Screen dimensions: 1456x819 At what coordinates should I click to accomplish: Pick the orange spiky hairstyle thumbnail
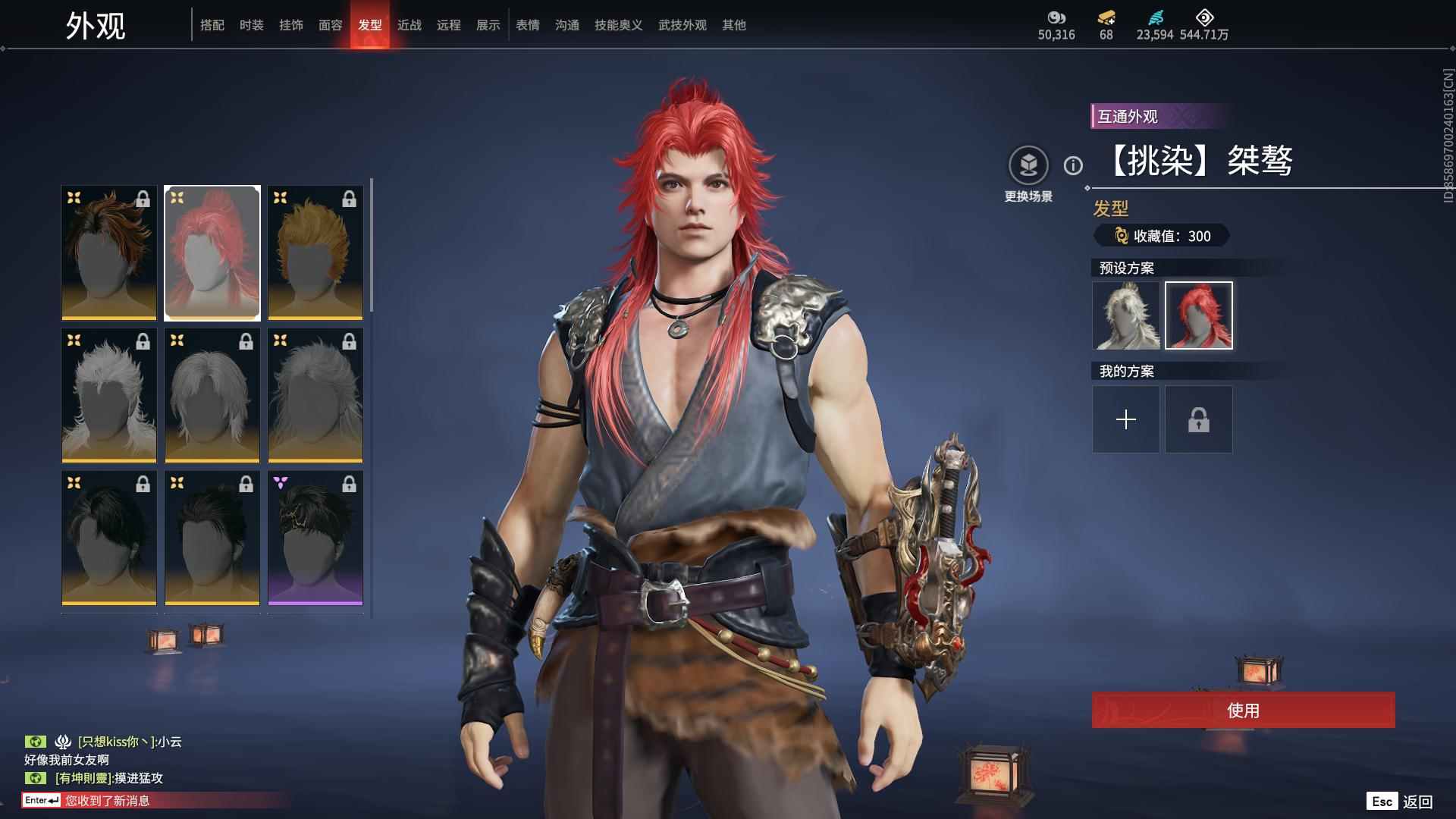(315, 253)
